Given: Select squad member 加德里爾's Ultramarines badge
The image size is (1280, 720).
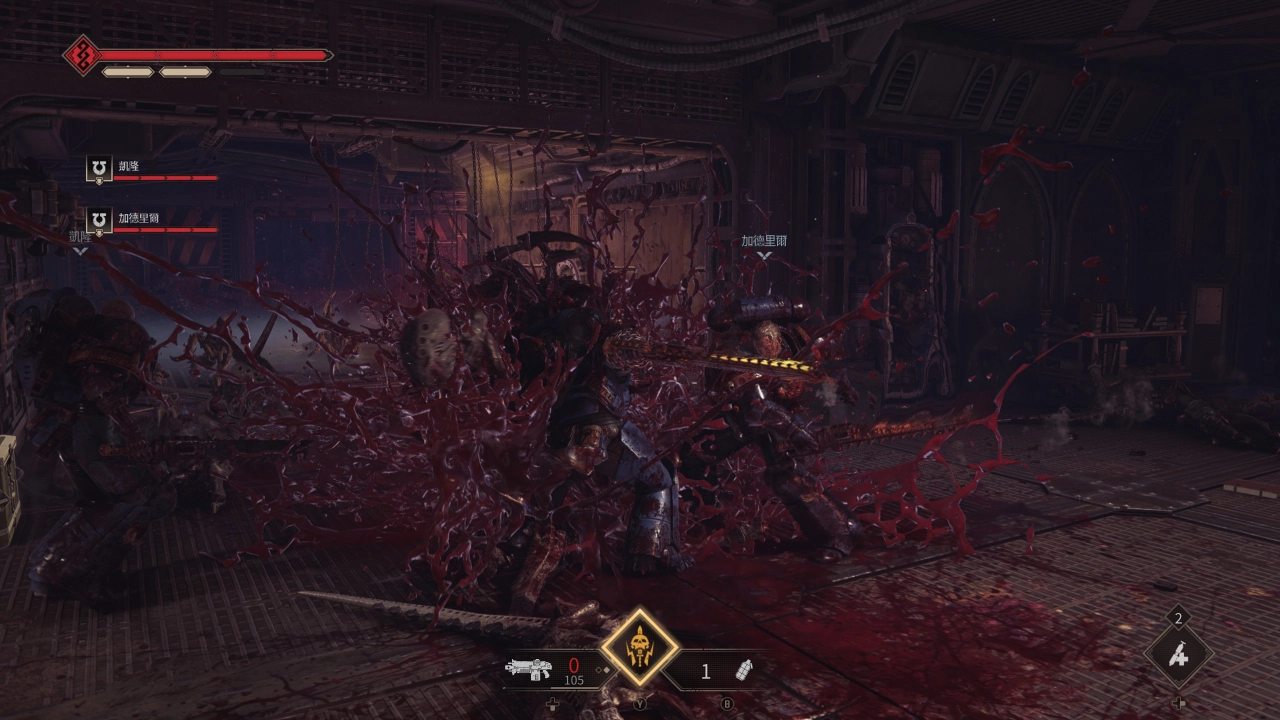Looking at the screenshot, I should (99, 221).
